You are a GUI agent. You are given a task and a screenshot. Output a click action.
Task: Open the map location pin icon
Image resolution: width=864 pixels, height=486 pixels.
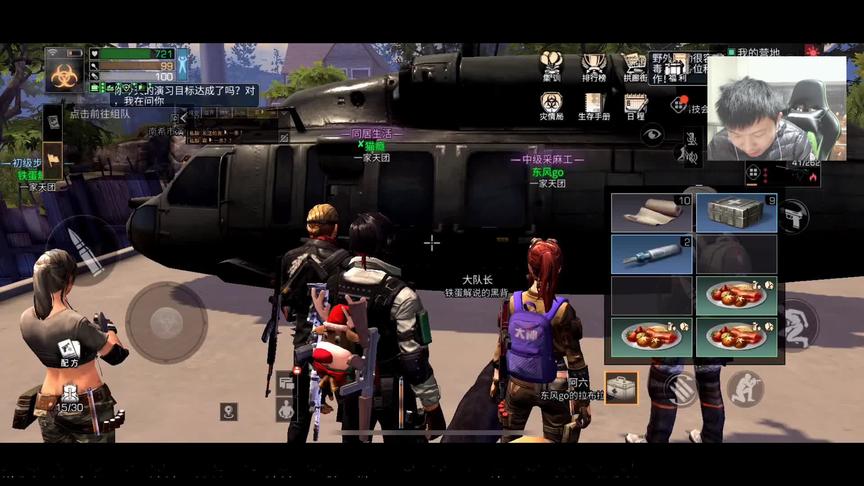coord(229,411)
